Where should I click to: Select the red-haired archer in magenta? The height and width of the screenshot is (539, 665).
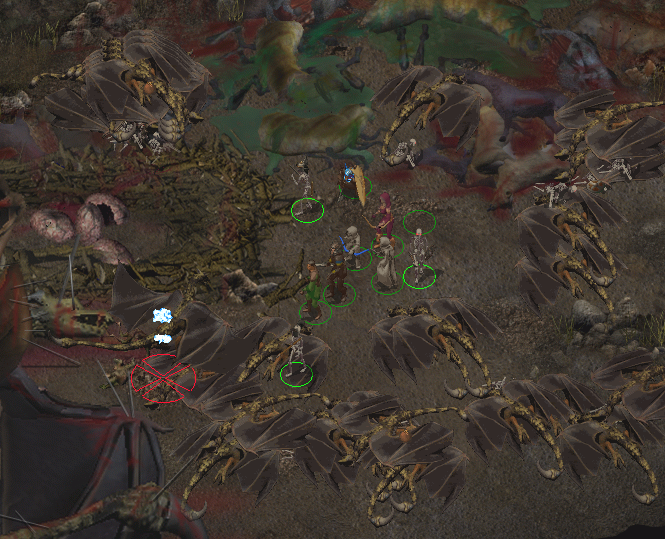tap(384, 218)
